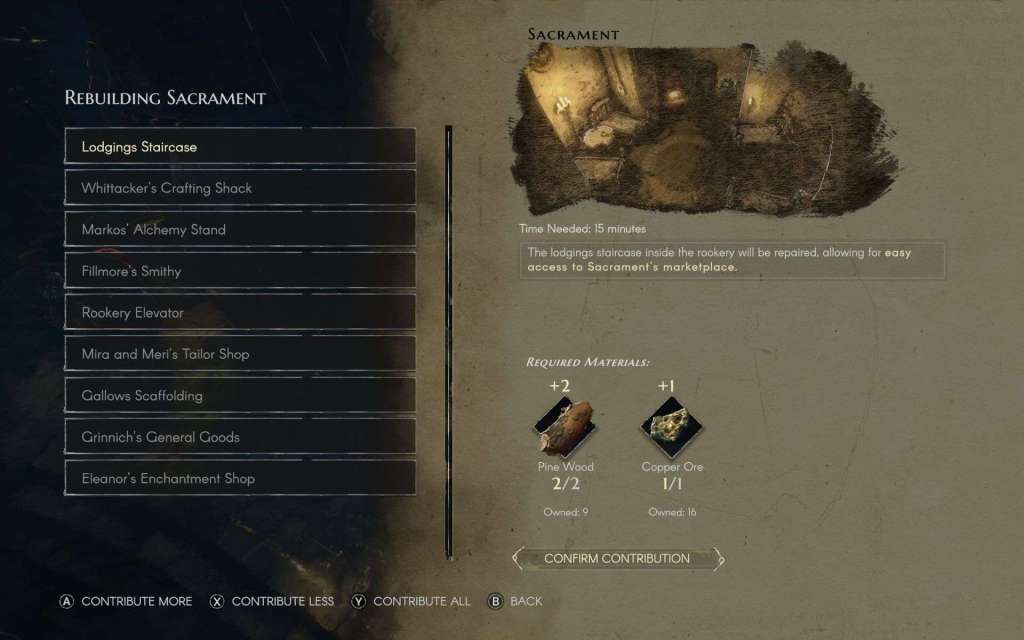The width and height of the screenshot is (1024, 640).
Task: Click the project list scrollbar
Action: 449,340
